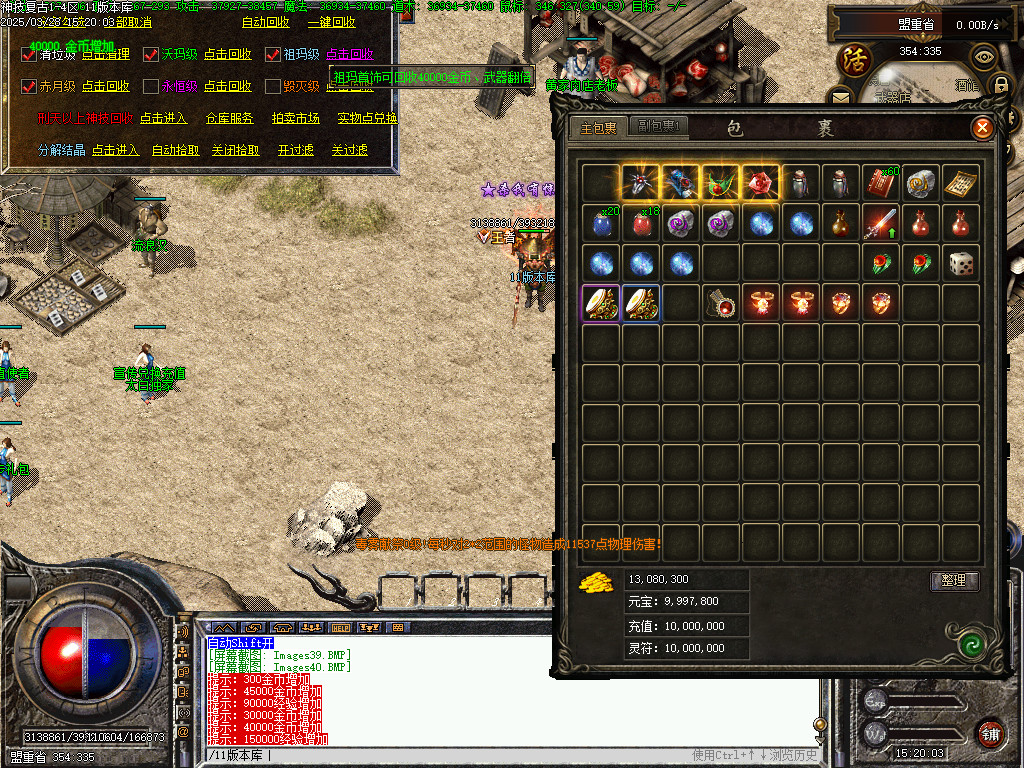The height and width of the screenshot is (768, 1024).
Task: Pick the white dice item
Action: (x=960, y=263)
